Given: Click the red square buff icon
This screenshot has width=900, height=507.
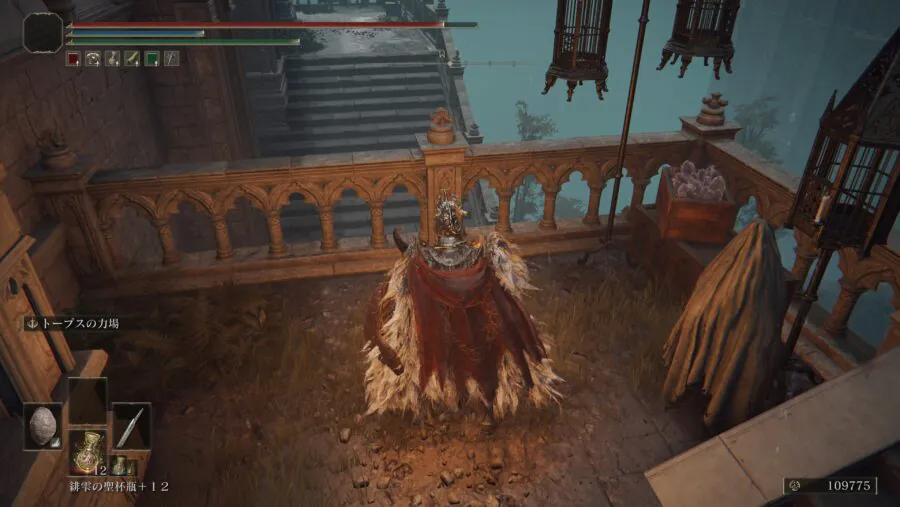Looking at the screenshot, I should coord(73,59).
